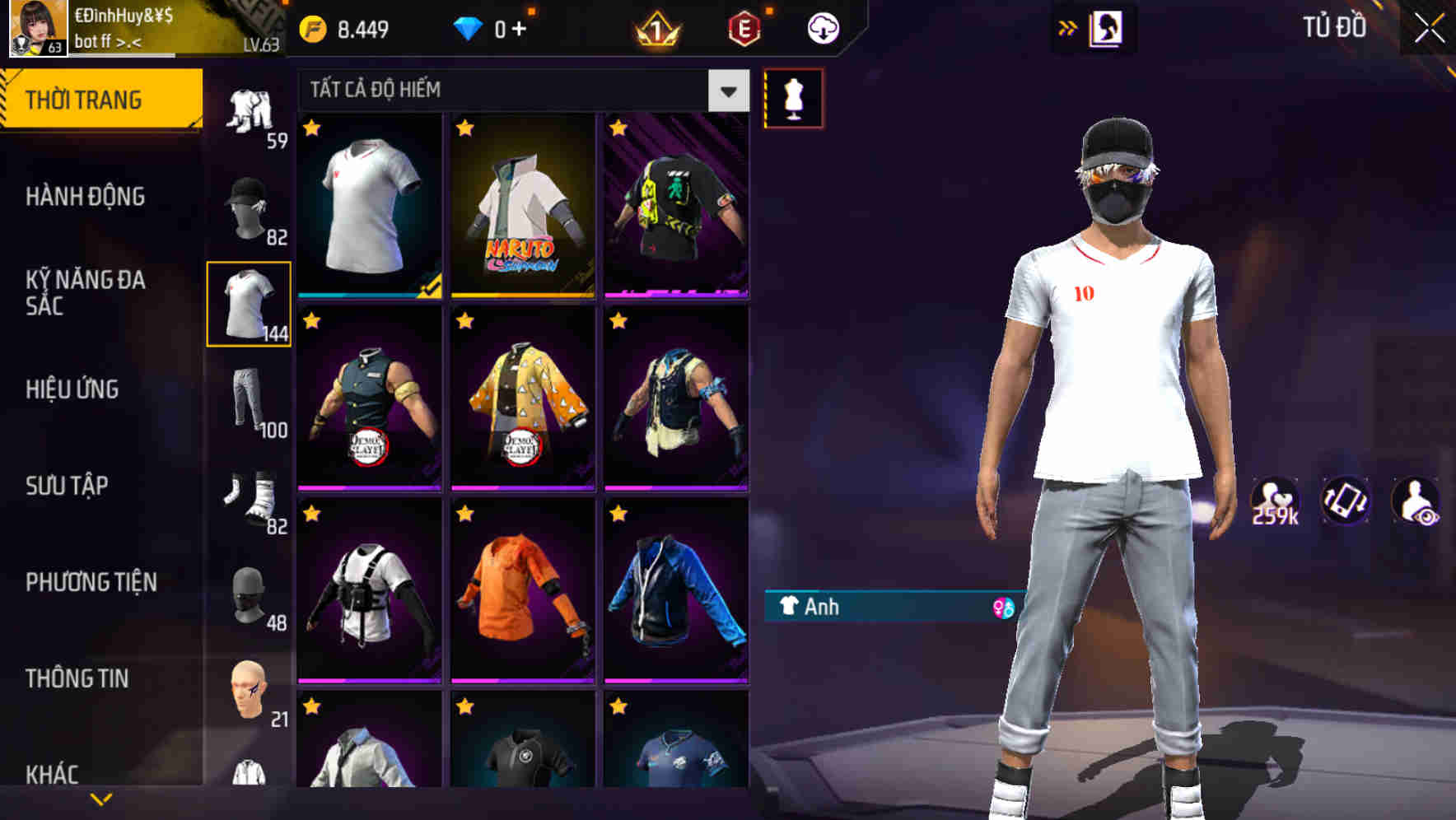Screen dimensions: 1456x820
Task: Expand more categories with bottom chevron arrow
Action: (100, 797)
